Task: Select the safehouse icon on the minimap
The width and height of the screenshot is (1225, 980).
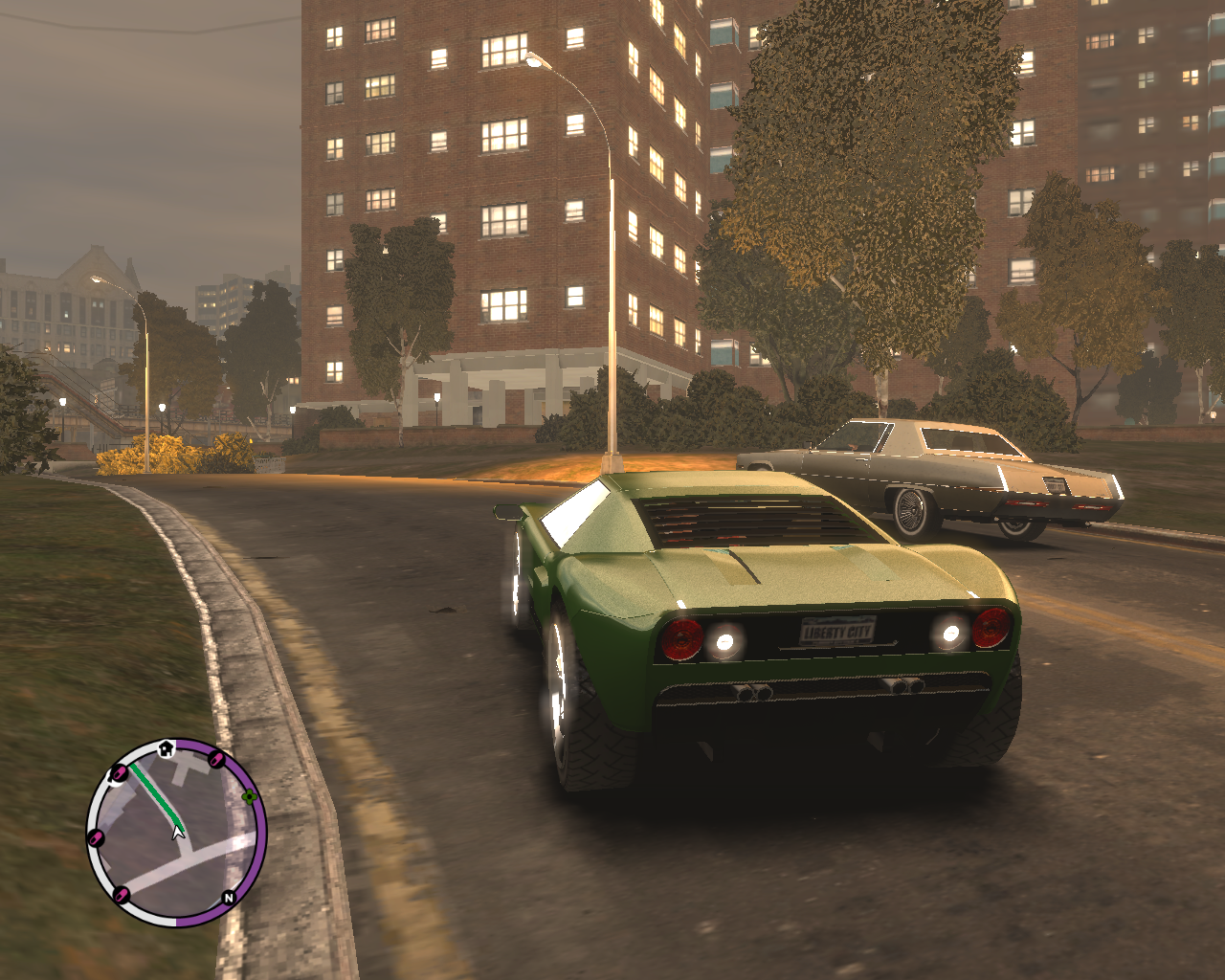Action: [x=166, y=747]
